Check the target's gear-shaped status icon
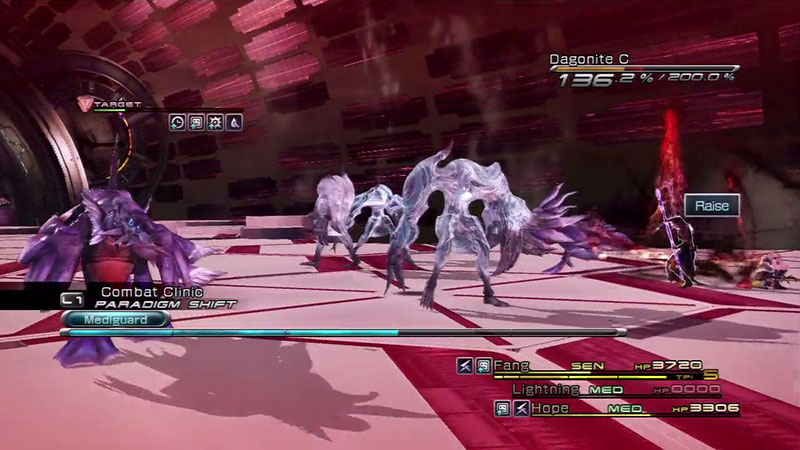This screenshot has height=450, width=800. (x=214, y=122)
